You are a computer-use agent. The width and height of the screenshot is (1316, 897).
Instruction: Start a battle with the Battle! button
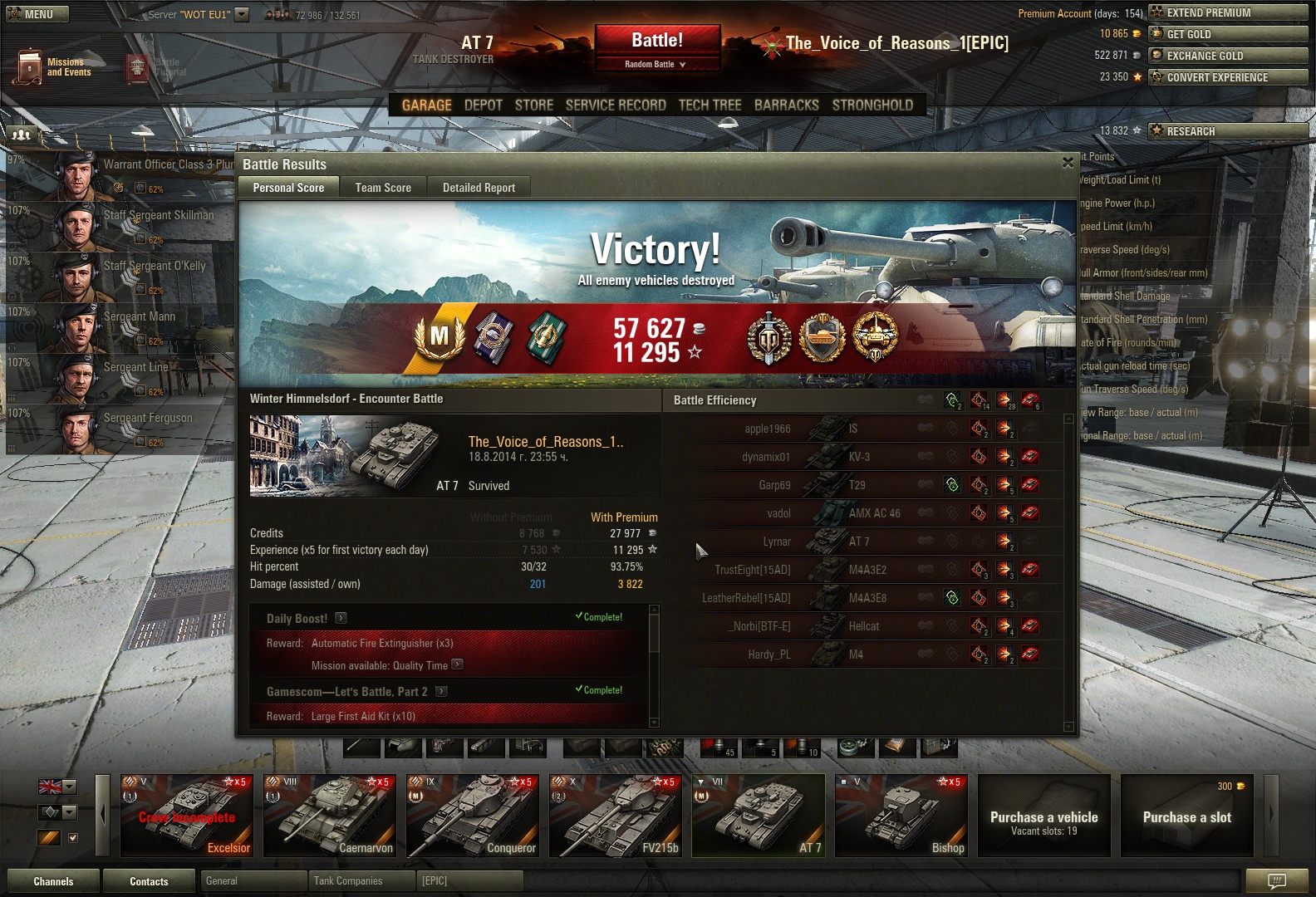(656, 41)
